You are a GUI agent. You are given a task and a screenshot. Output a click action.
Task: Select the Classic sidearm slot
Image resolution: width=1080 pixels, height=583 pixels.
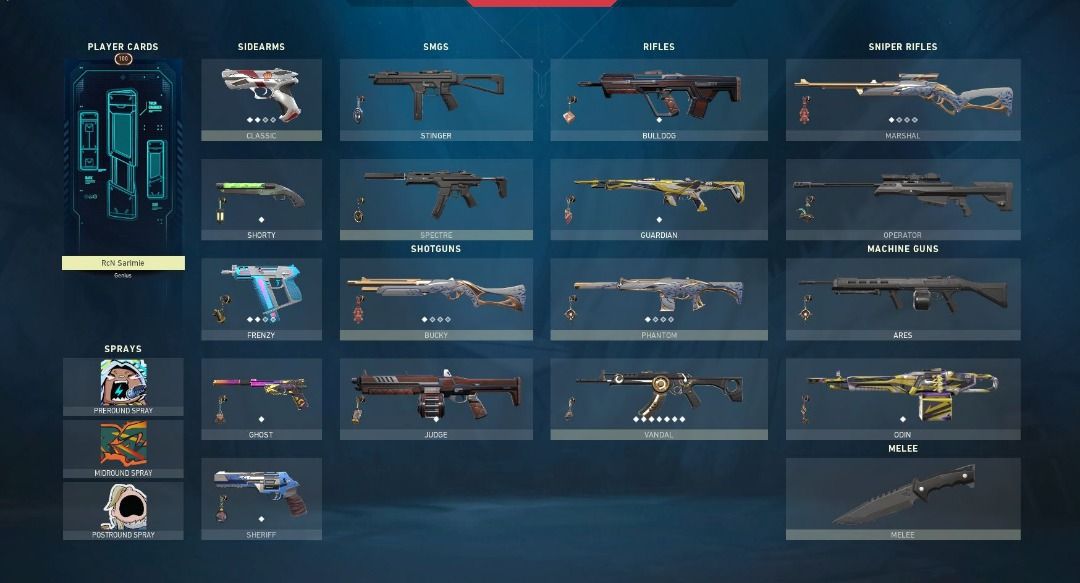[261, 98]
